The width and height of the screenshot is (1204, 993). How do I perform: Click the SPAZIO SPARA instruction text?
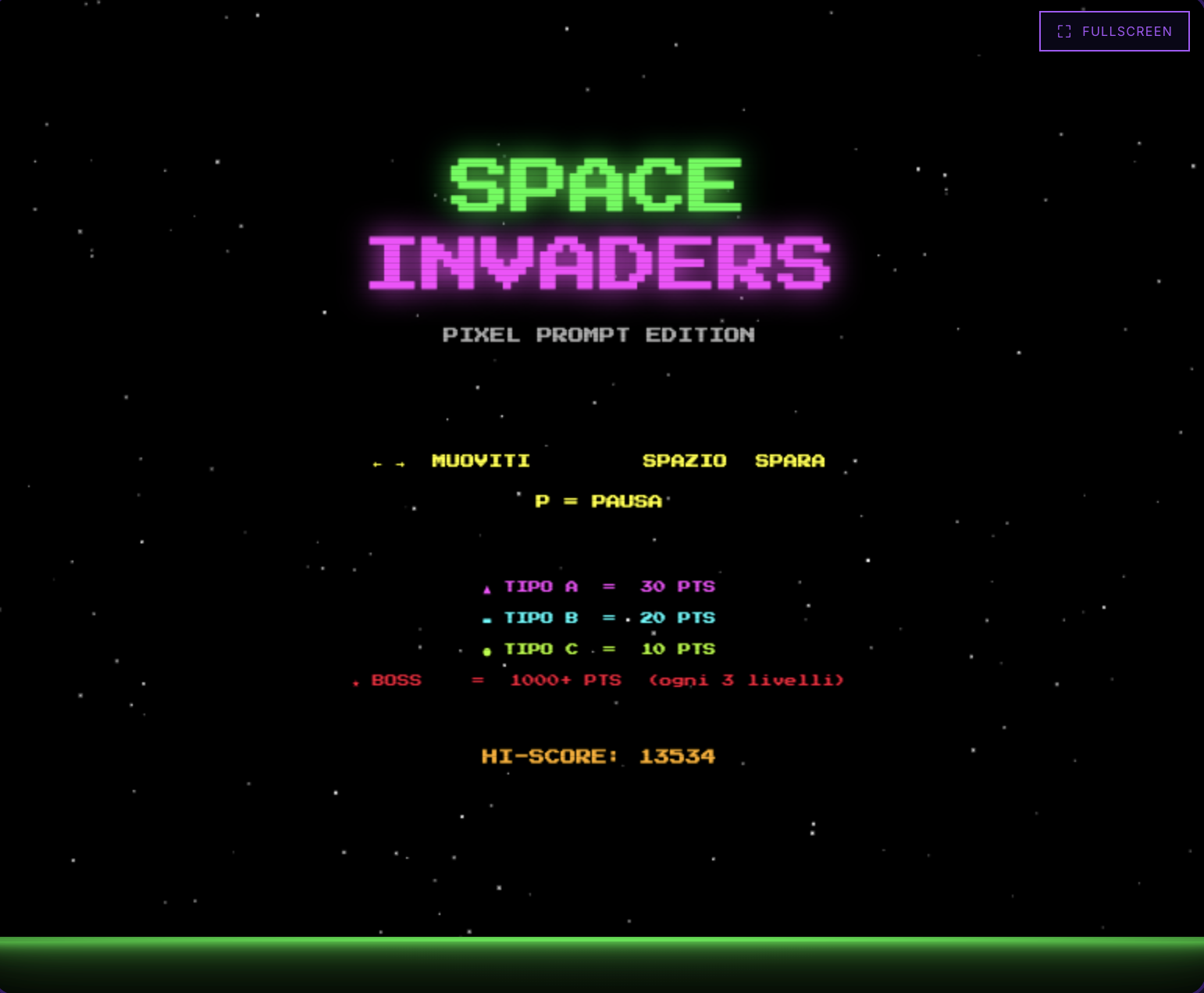[x=733, y=461]
